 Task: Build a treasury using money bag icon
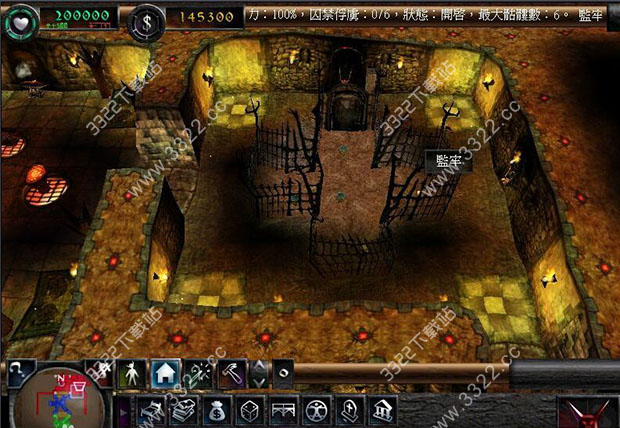point(217,410)
